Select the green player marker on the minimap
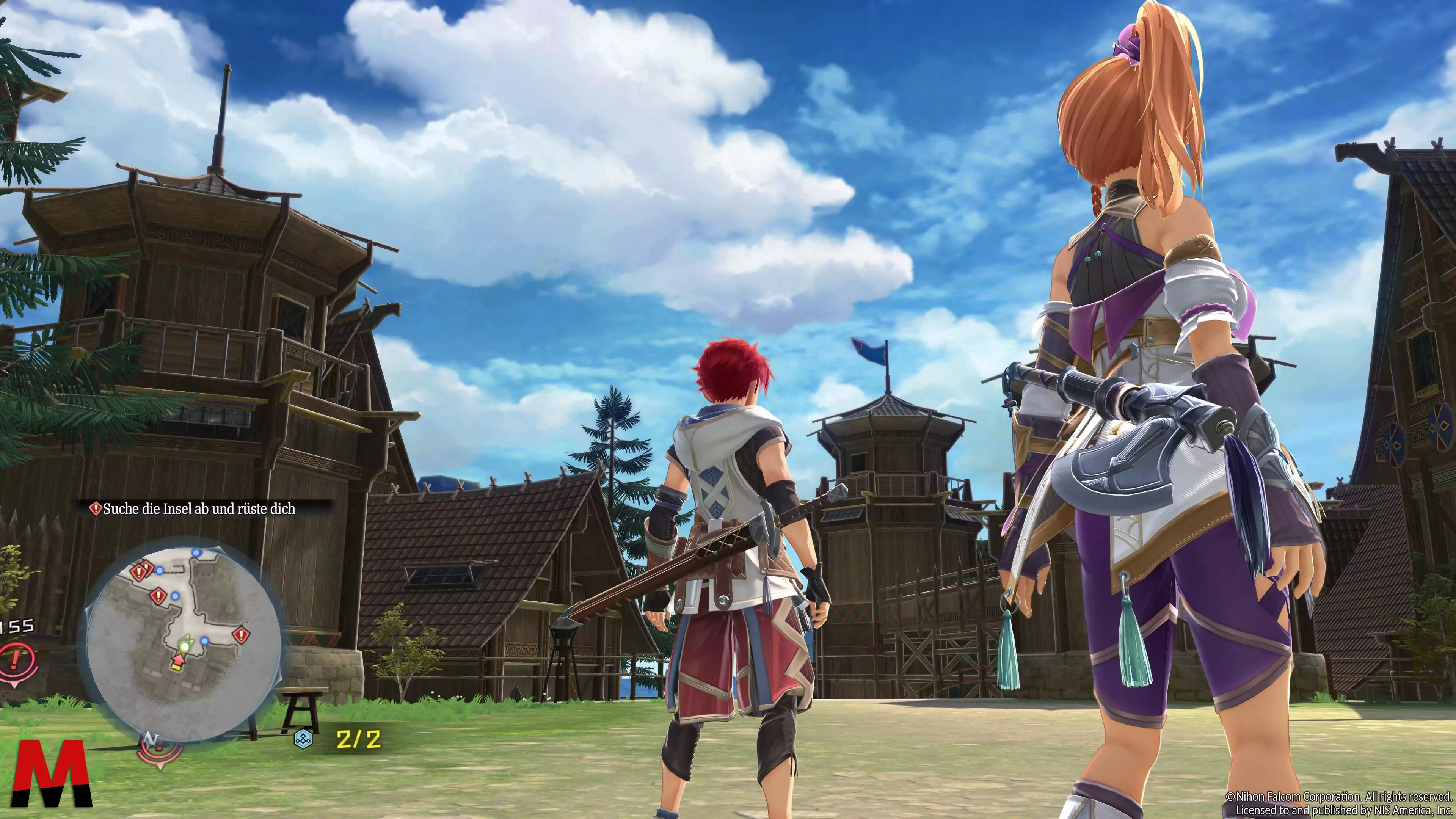 (x=184, y=644)
